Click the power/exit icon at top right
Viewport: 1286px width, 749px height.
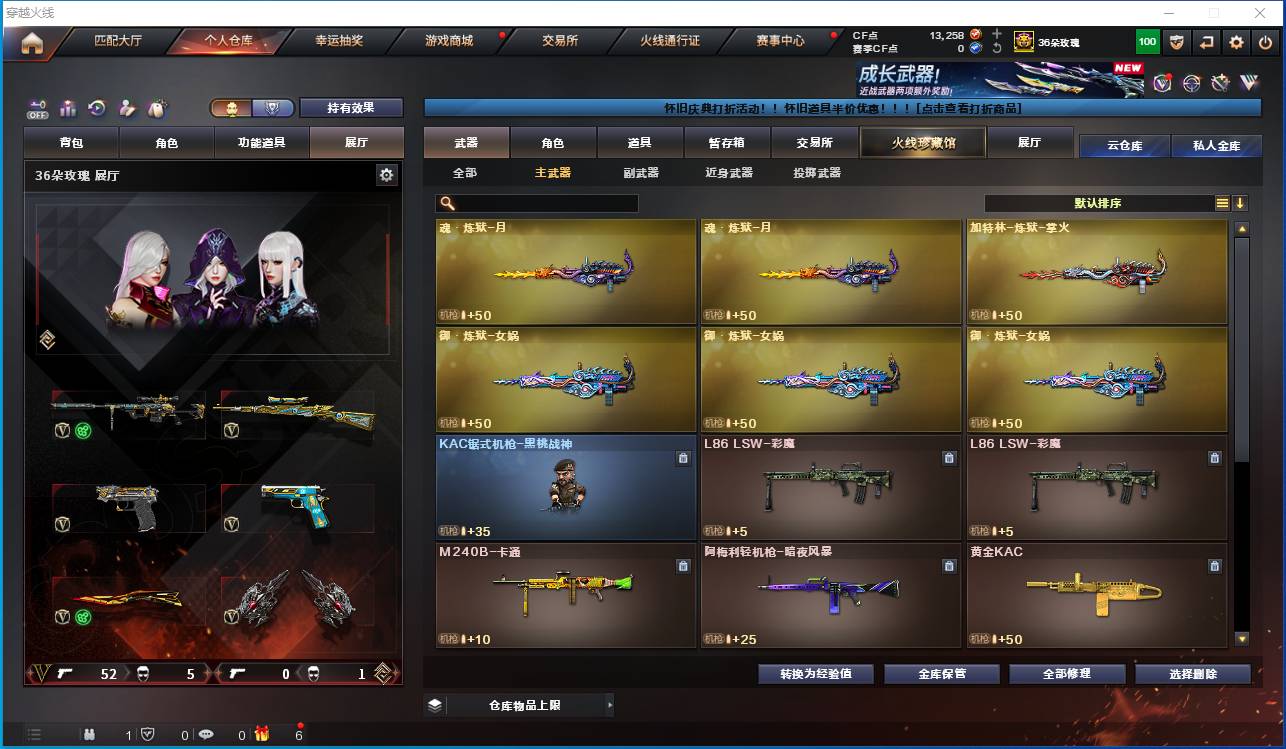point(1264,41)
